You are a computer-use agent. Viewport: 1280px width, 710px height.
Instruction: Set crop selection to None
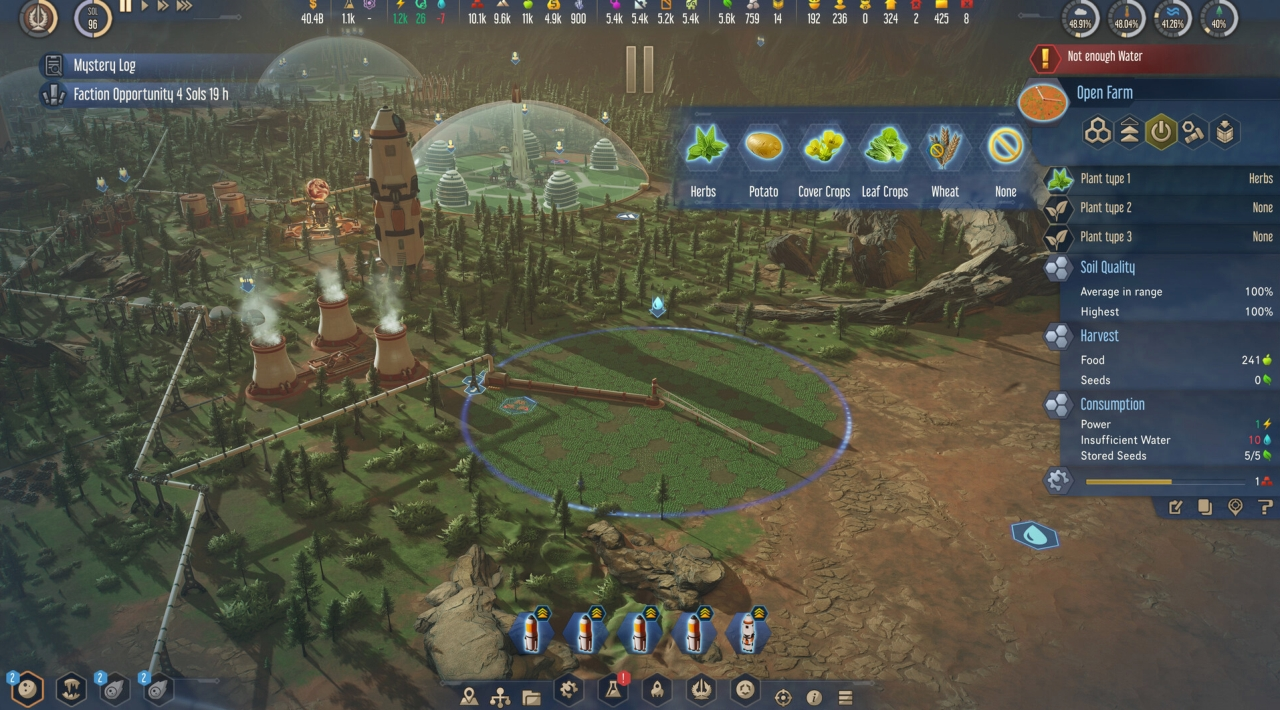(x=1006, y=148)
